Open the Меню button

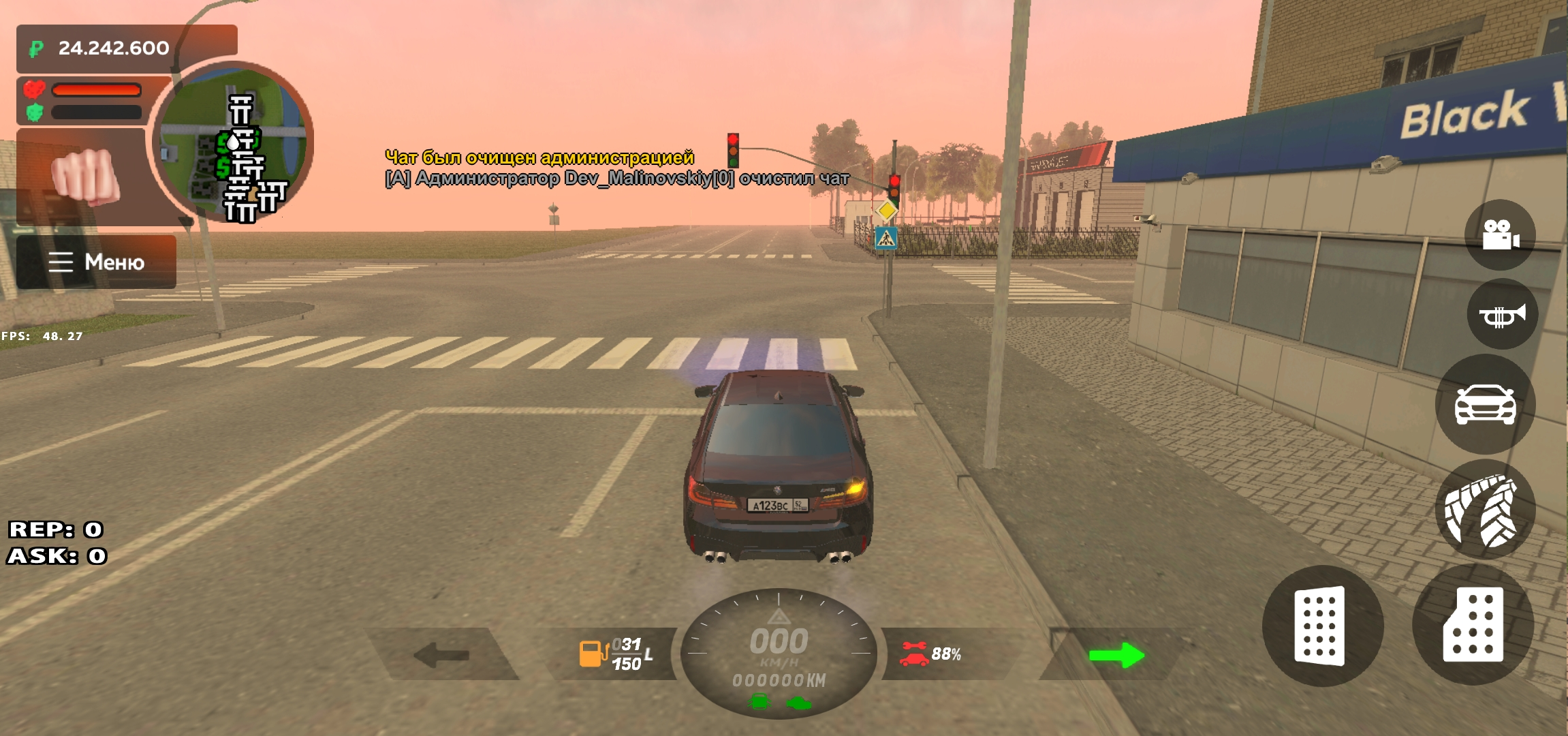tap(96, 262)
